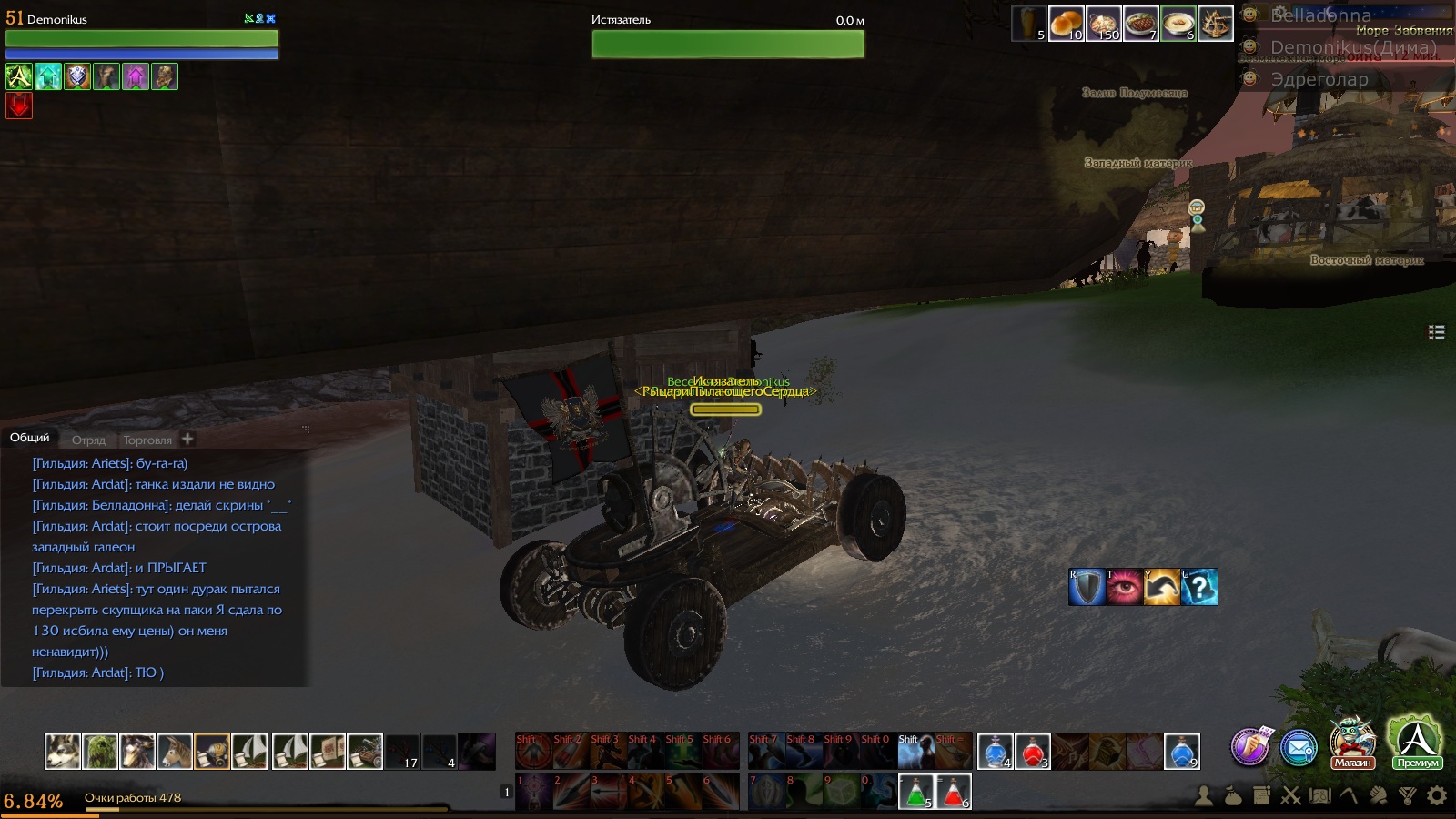Activate the pink eye vehicle skill

[1124, 587]
